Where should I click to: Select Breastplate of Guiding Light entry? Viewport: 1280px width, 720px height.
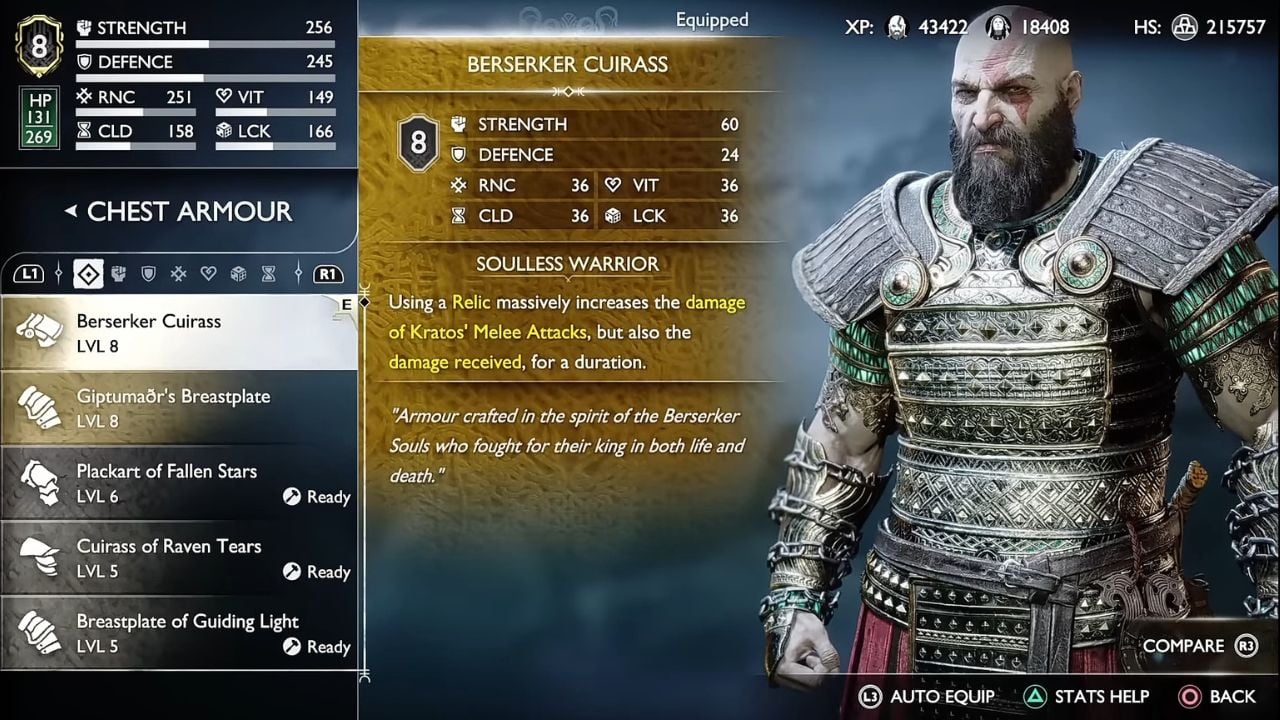coord(178,633)
